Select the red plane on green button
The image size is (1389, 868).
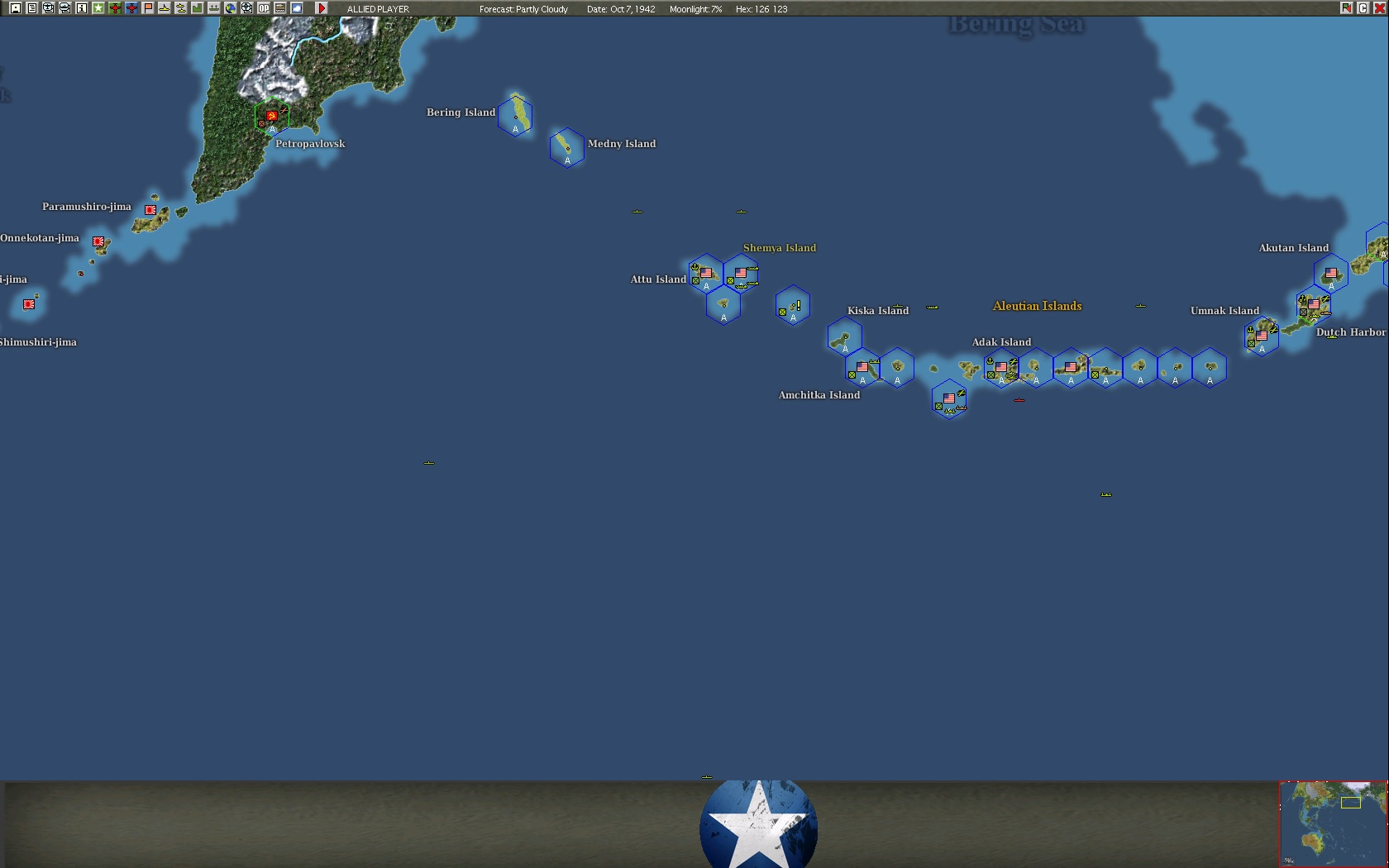pyautogui.click(x=114, y=8)
